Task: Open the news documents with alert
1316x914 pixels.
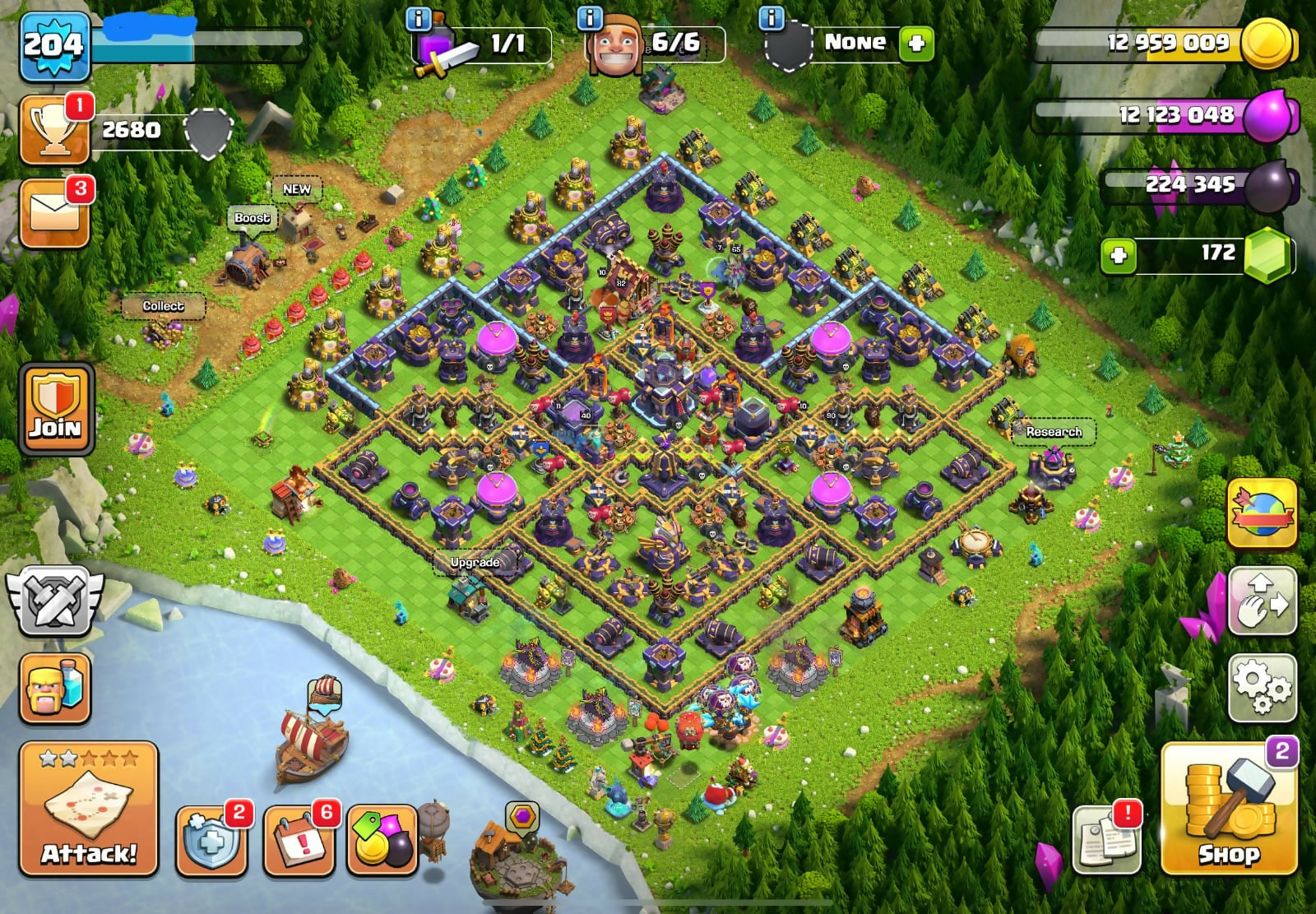Action: coord(1107,839)
